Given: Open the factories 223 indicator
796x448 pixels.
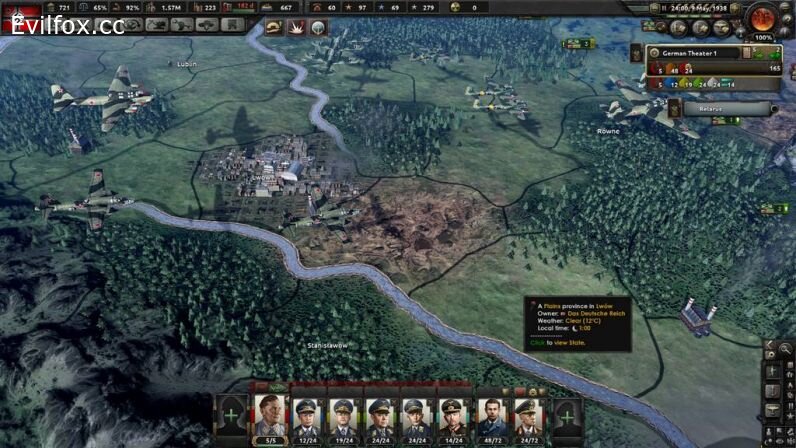Looking at the screenshot, I should click(x=203, y=7).
